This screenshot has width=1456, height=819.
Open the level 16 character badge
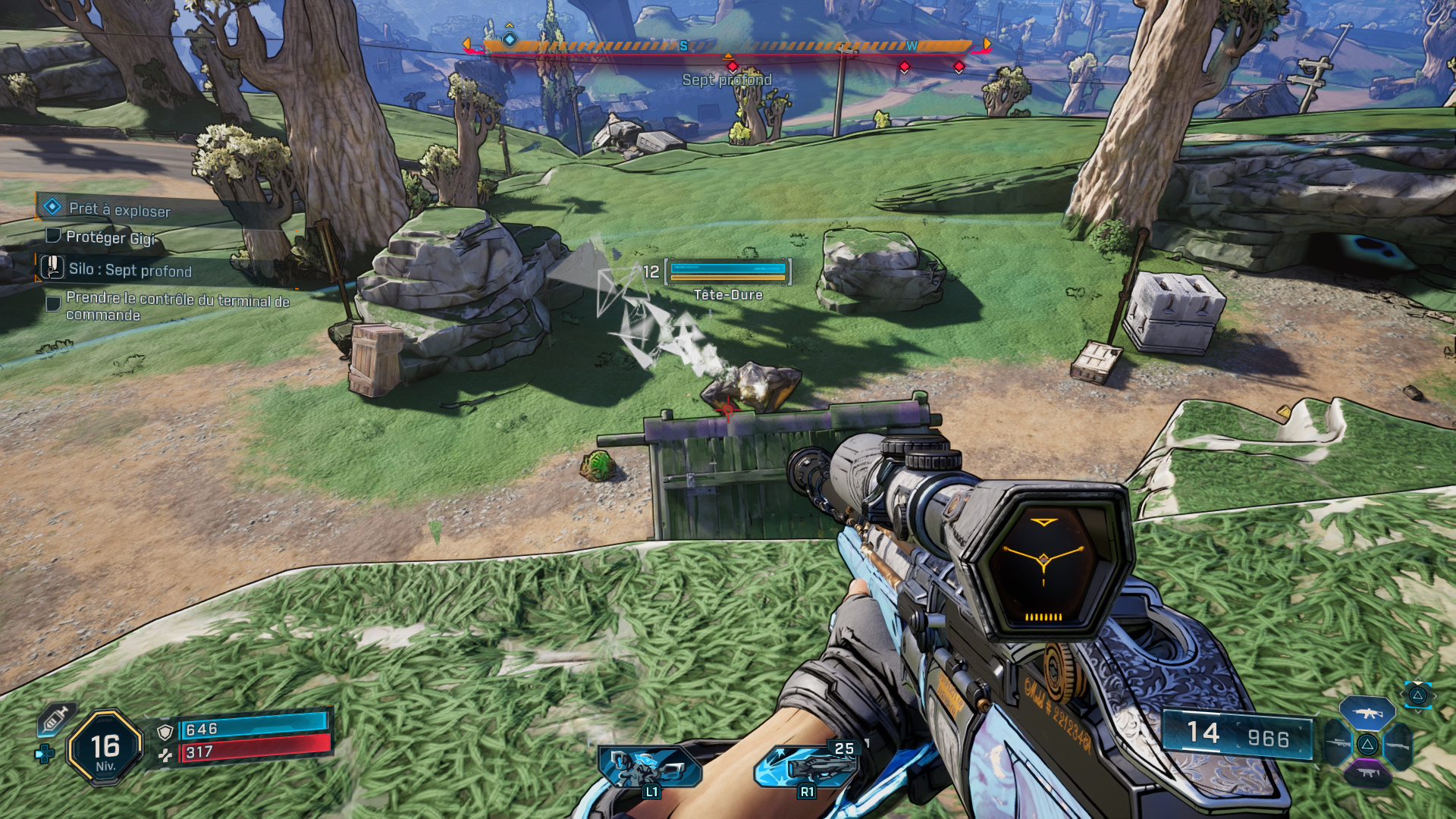105,748
